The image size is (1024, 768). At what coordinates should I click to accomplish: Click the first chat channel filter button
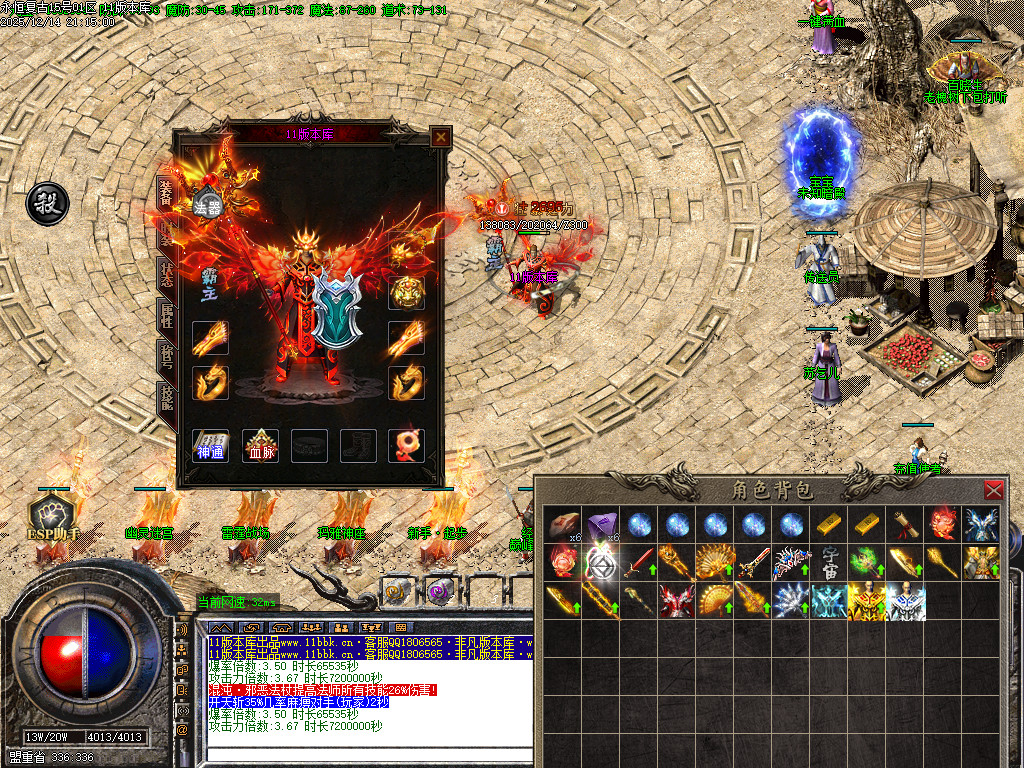[x=220, y=628]
